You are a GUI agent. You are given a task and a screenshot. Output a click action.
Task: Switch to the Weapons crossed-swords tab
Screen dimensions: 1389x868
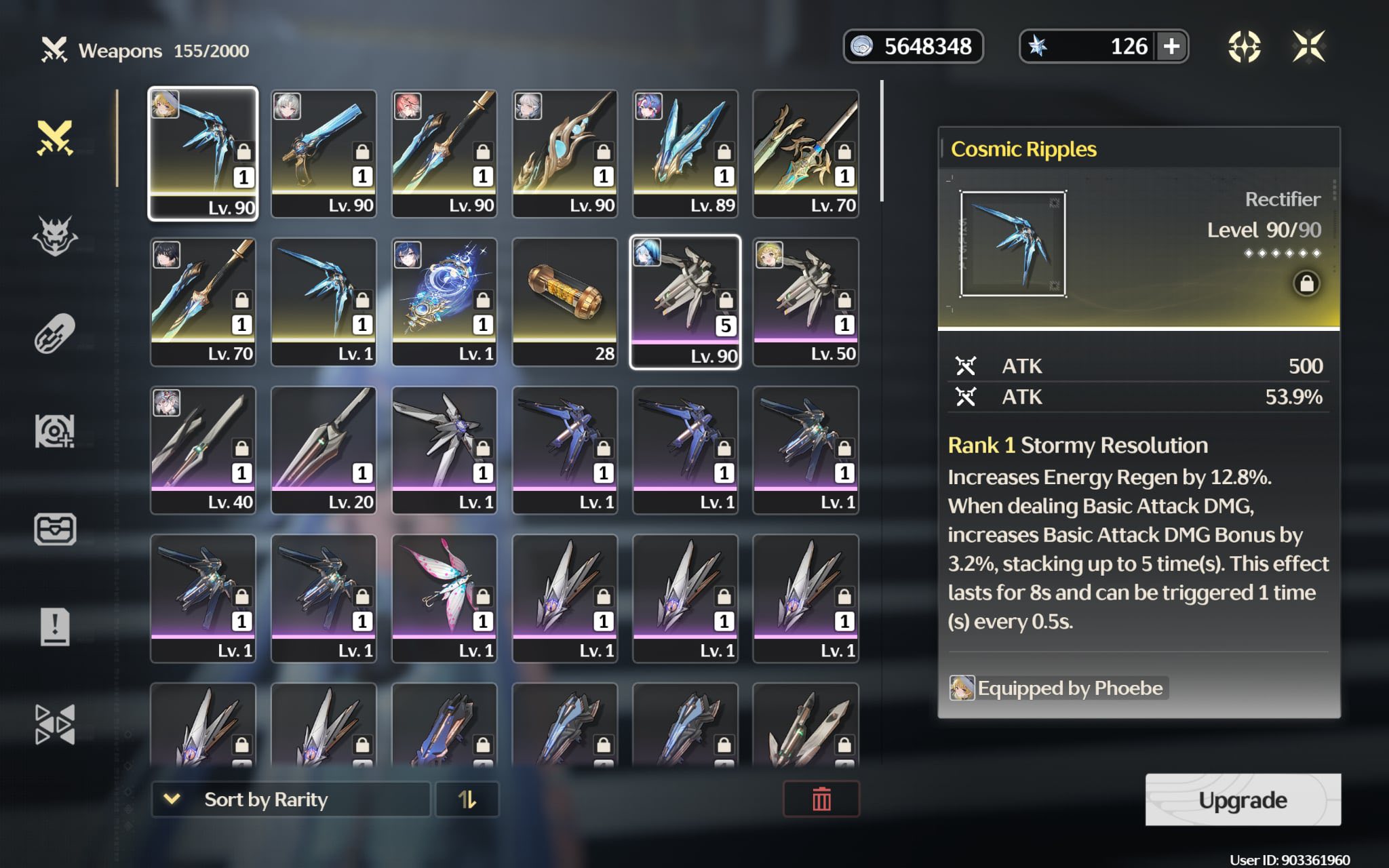coord(55,138)
